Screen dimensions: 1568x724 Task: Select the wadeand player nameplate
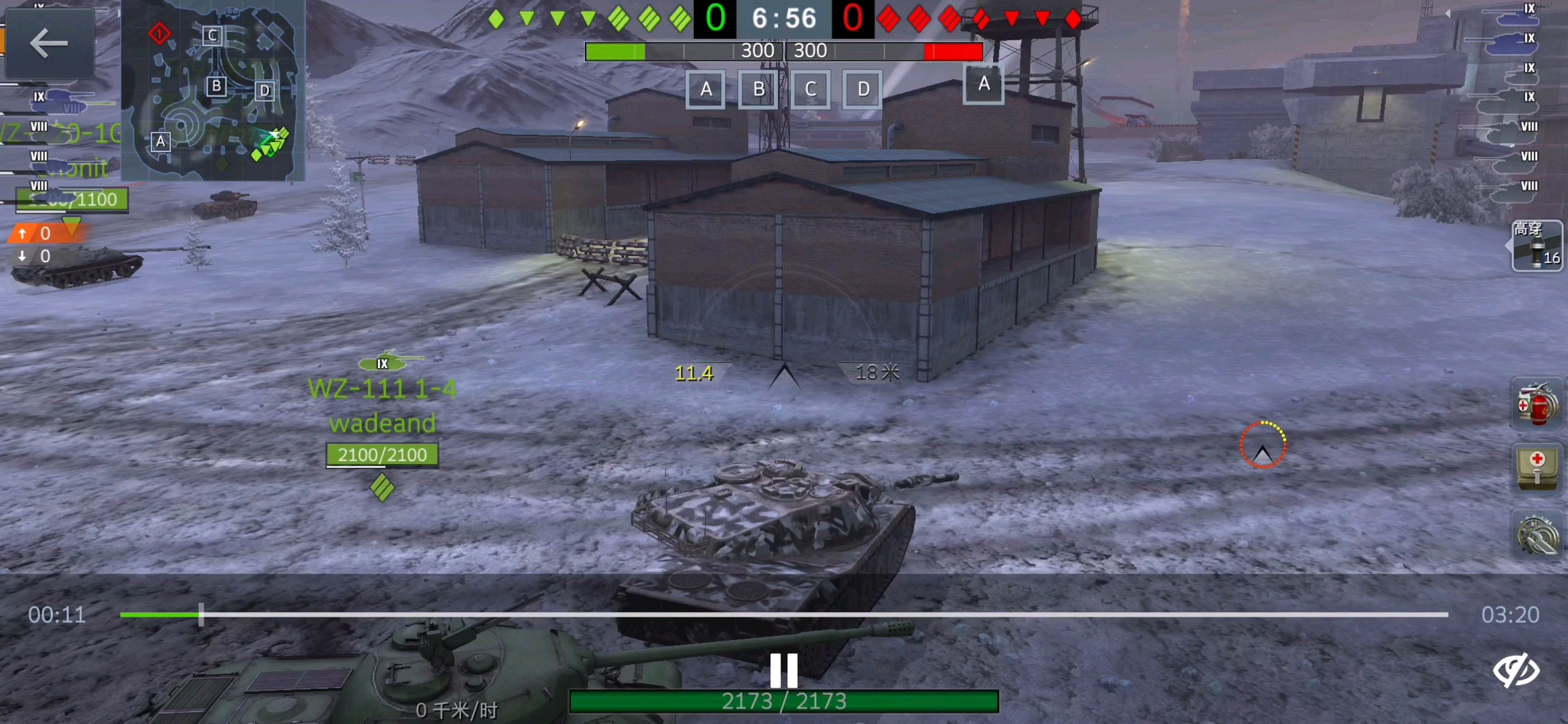point(383,422)
